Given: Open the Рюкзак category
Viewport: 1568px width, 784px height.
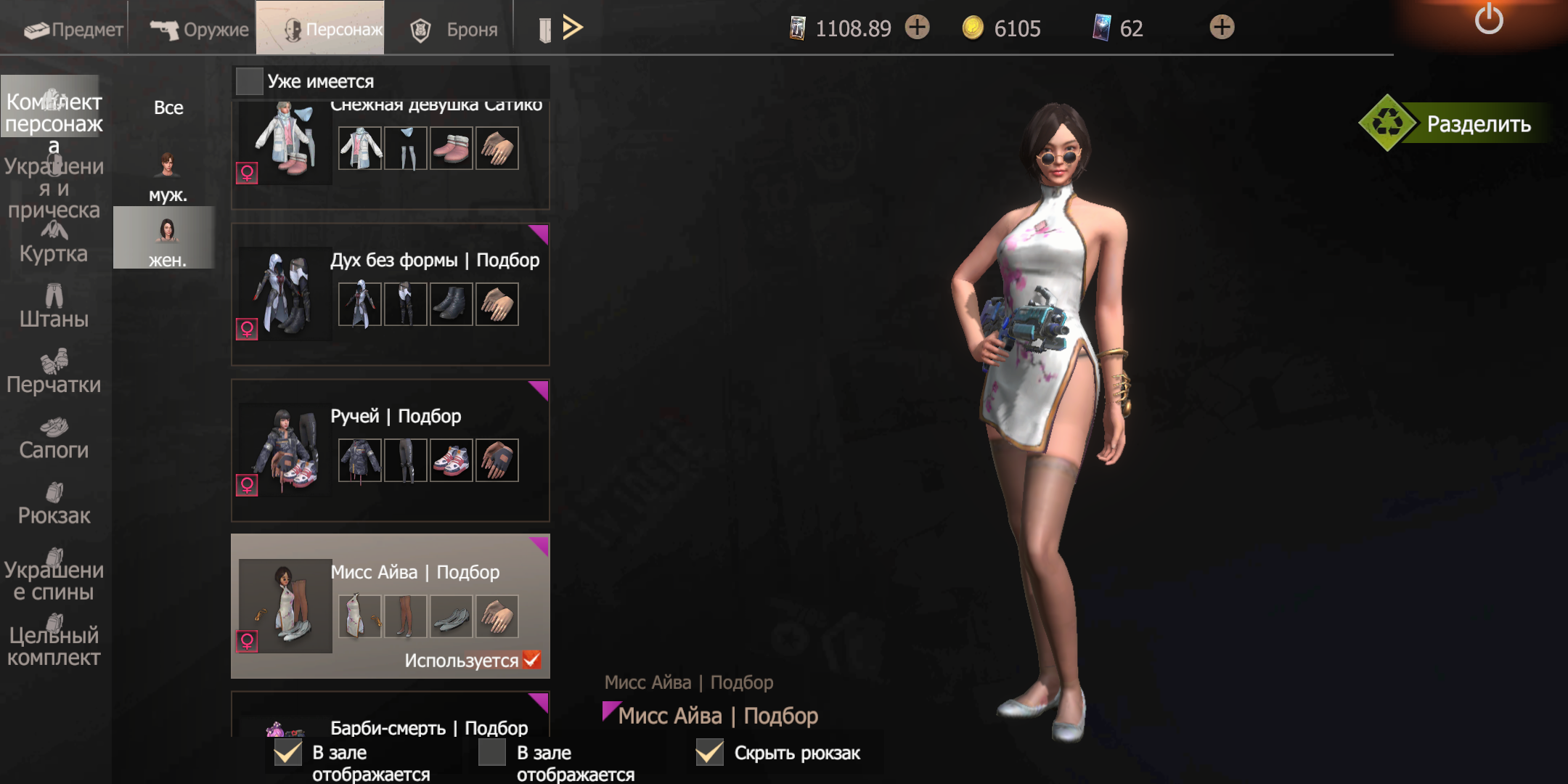Looking at the screenshot, I should 54,504.
